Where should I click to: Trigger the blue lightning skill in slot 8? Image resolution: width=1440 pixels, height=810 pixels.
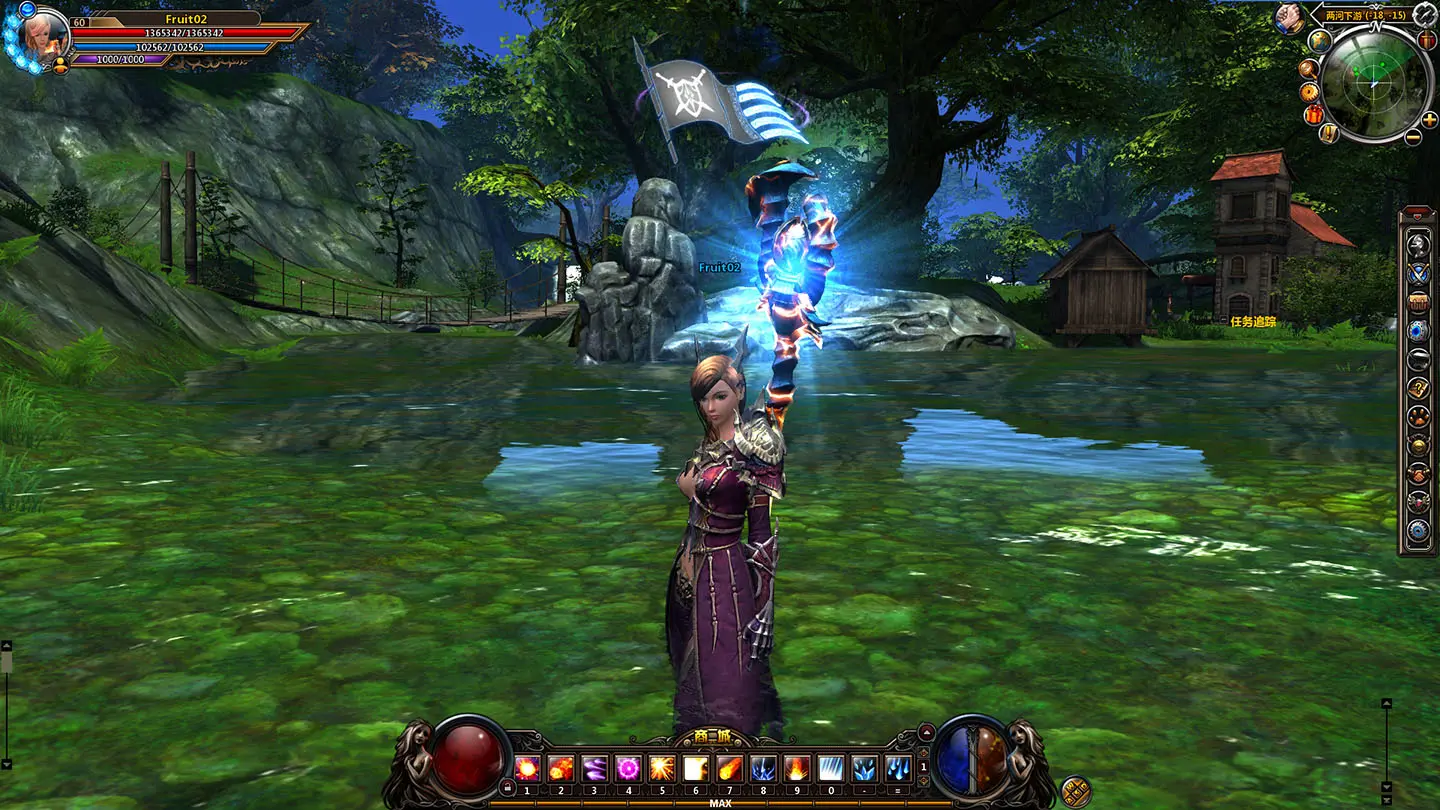(763, 768)
